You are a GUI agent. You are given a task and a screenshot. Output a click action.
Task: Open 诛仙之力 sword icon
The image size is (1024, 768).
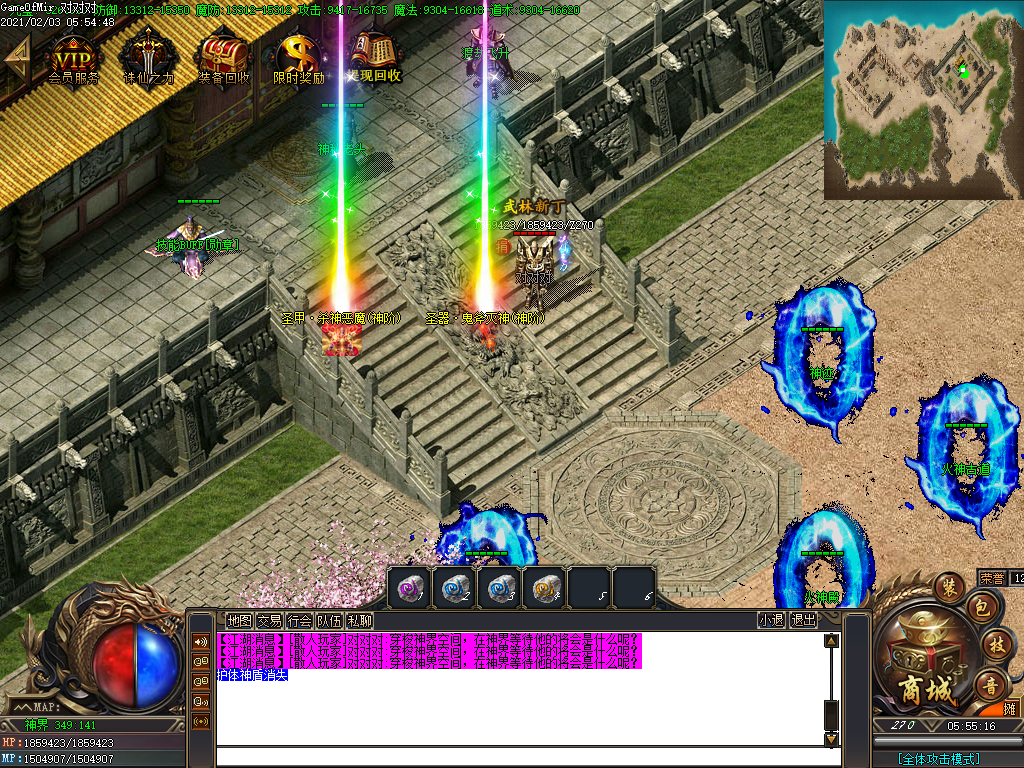148,58
